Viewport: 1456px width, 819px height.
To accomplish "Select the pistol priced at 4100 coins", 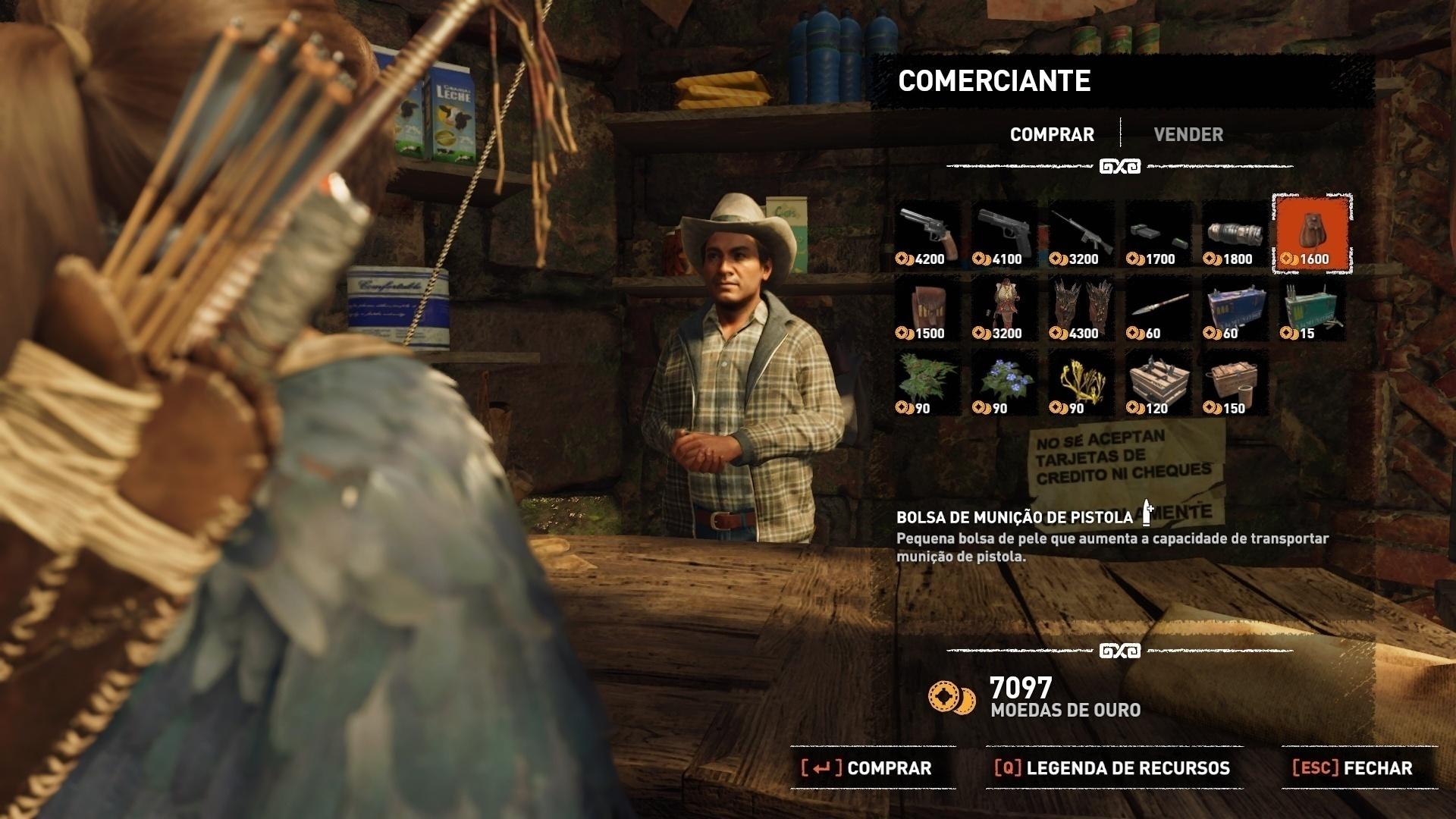I will point(1003,231).
